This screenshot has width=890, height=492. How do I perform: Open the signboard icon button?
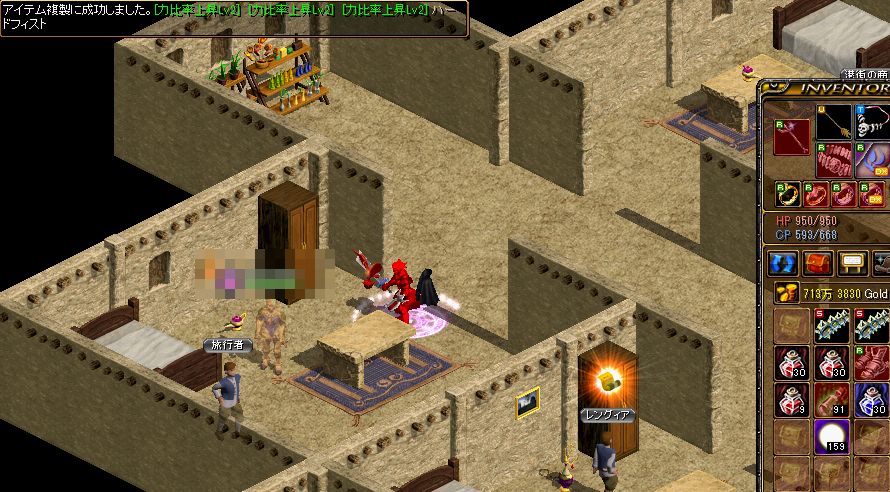(x=852, y=263)
